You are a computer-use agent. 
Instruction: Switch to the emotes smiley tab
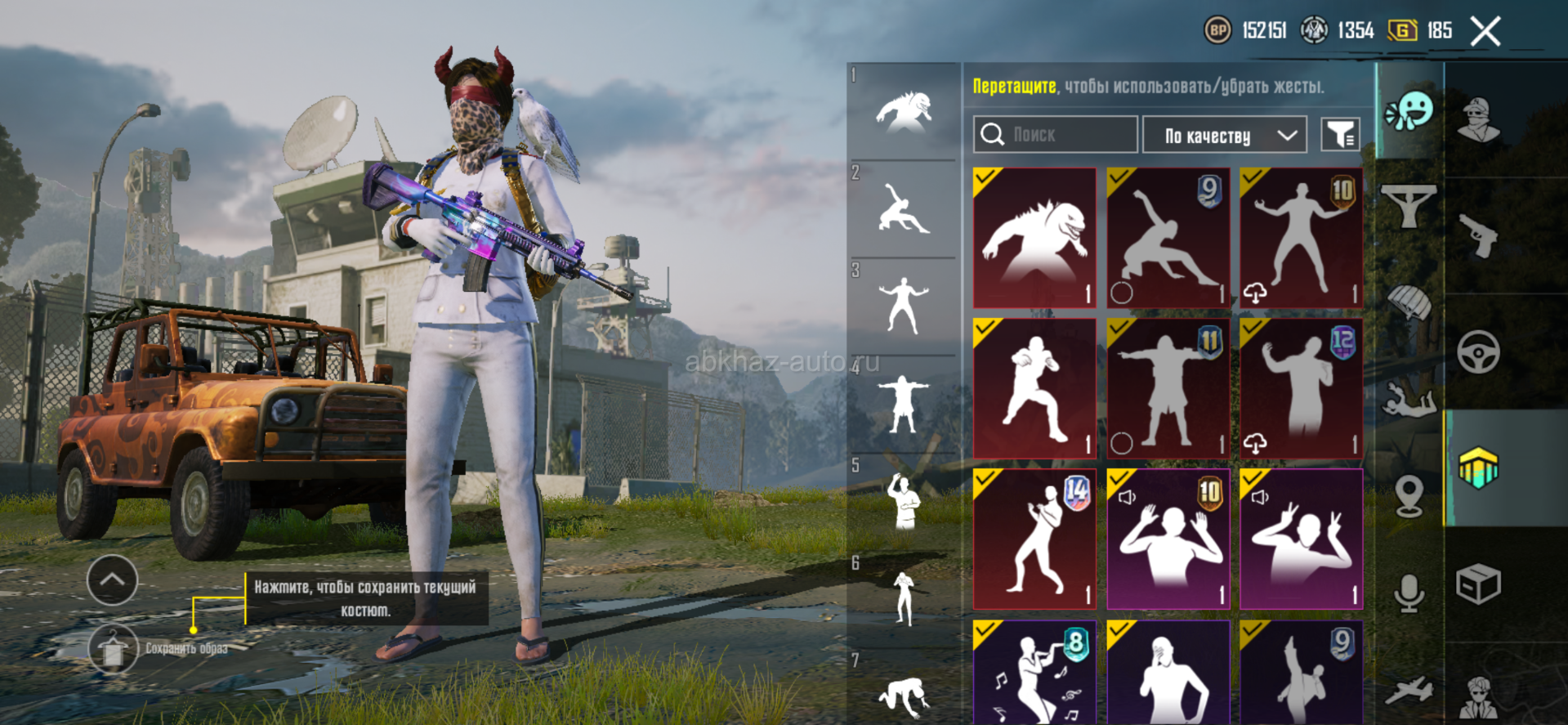[x=1409, y=110]
